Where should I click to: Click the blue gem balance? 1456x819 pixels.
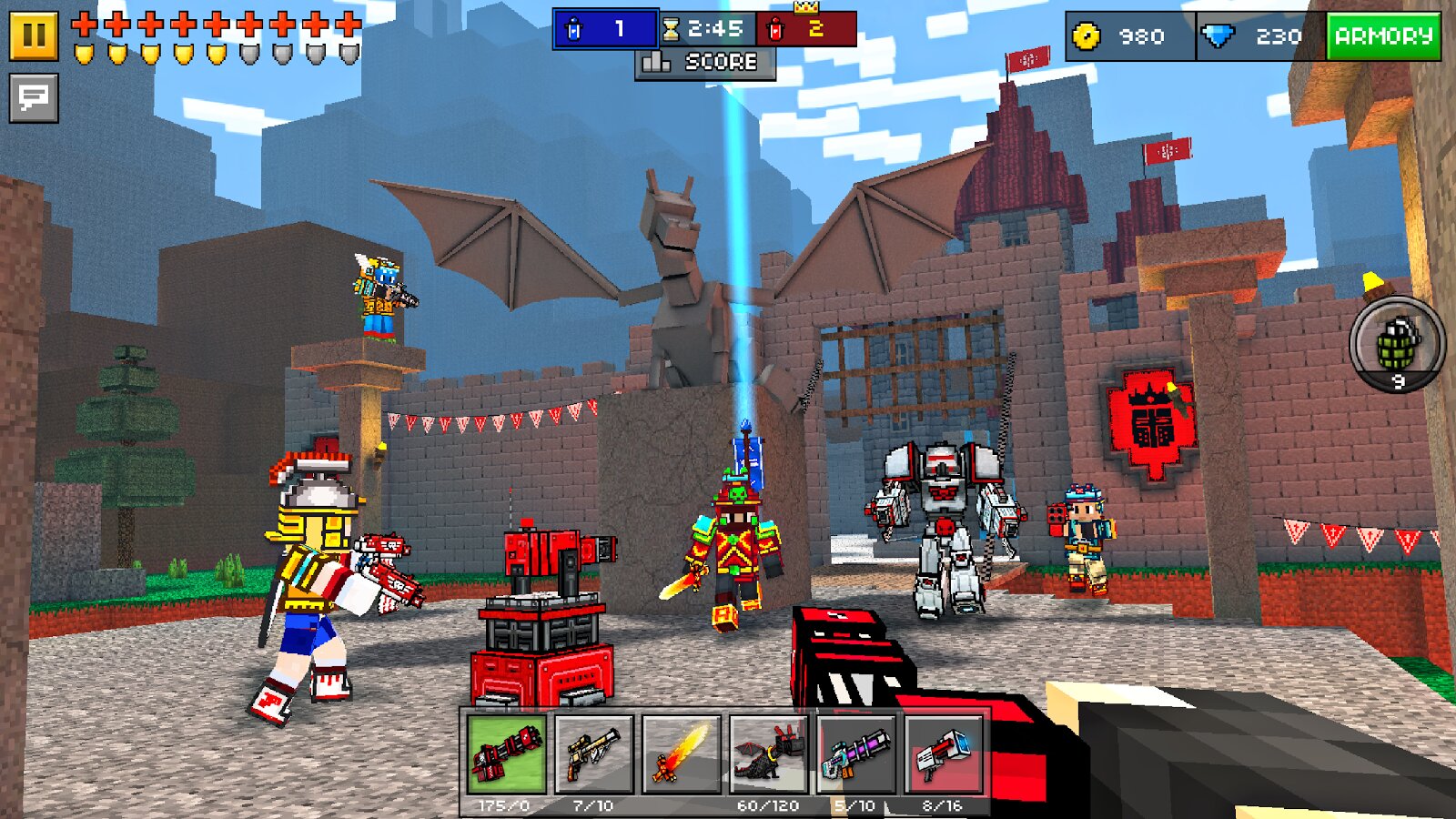click(x=1259, y=36)
